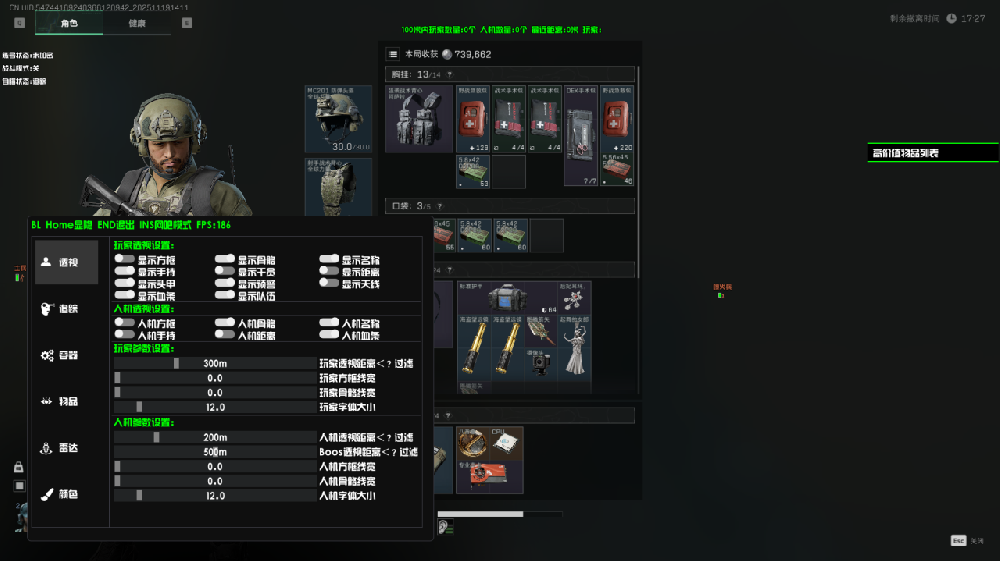This screenshot has width=1000, height=561.
Task: Click the help icon beside 胸挂 capacity
Action: (x=449, y=74)
